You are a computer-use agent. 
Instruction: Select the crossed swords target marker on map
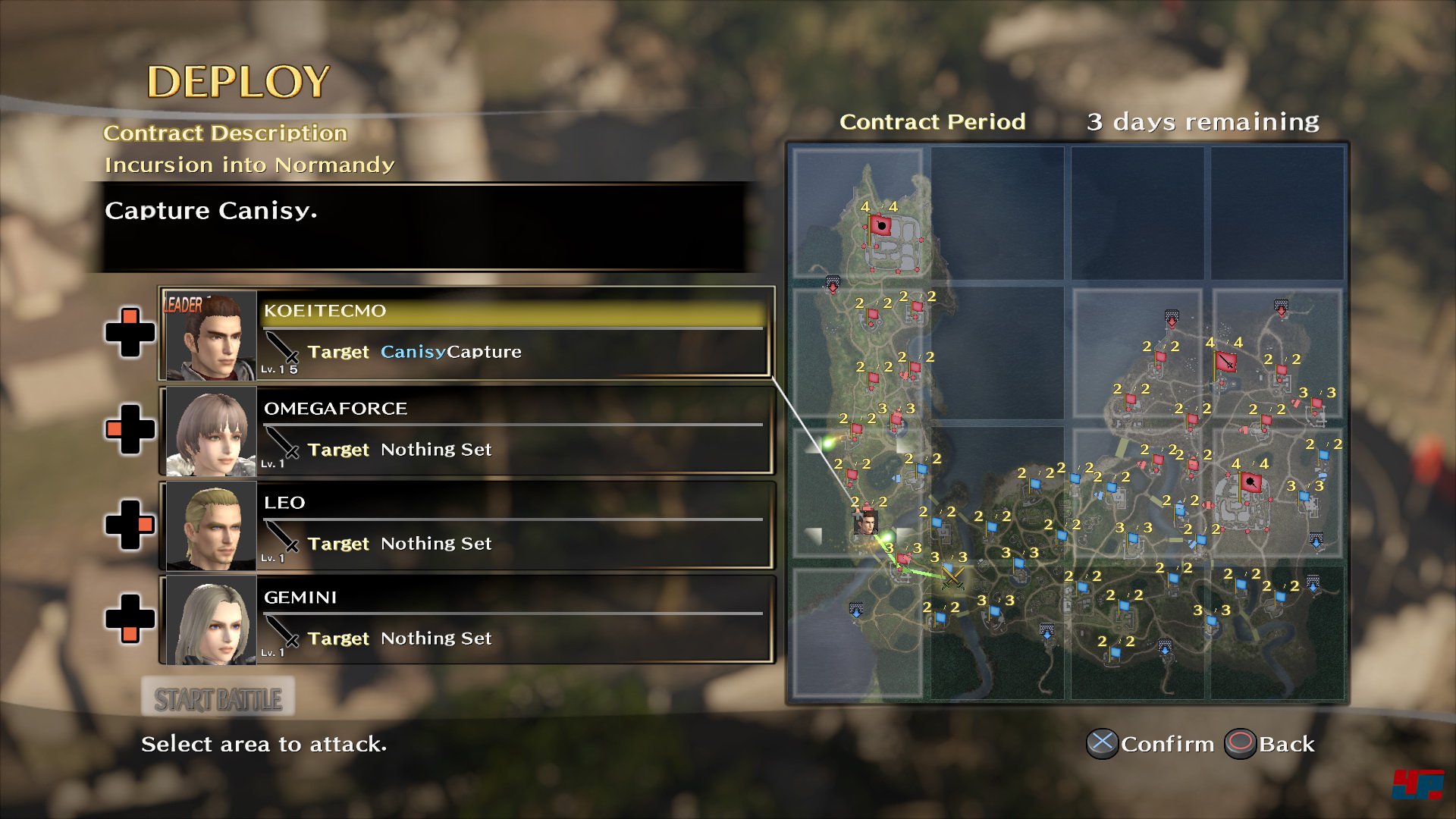pos(952,578)
